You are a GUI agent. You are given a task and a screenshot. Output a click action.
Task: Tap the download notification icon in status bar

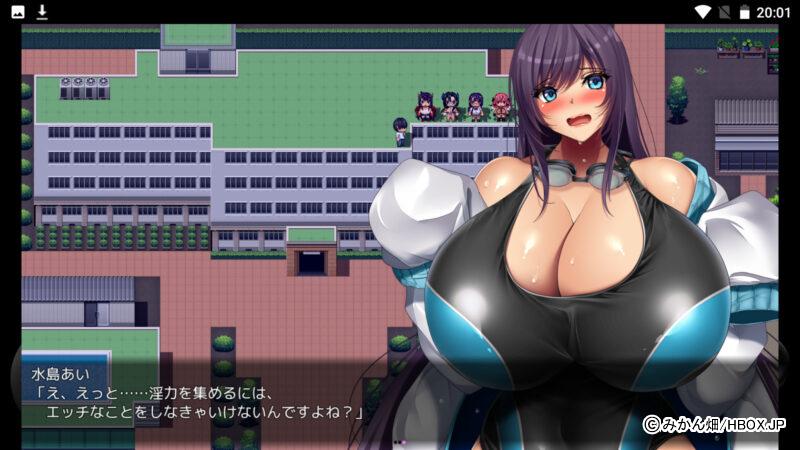tap(42, 12)
